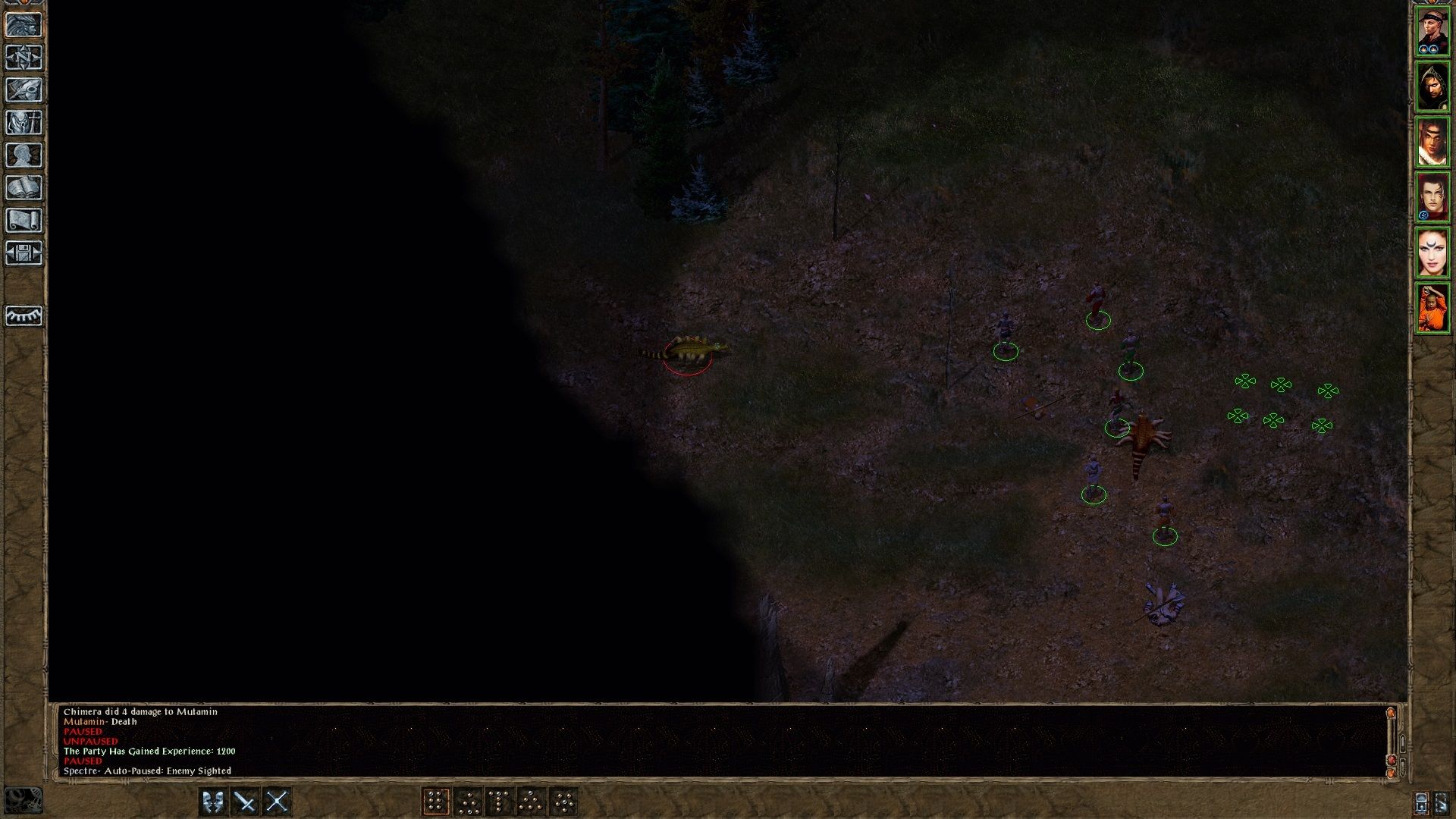Open the Priest spells scroll
This screenshot has height=819, width=1456.
(x=24, y=219)
